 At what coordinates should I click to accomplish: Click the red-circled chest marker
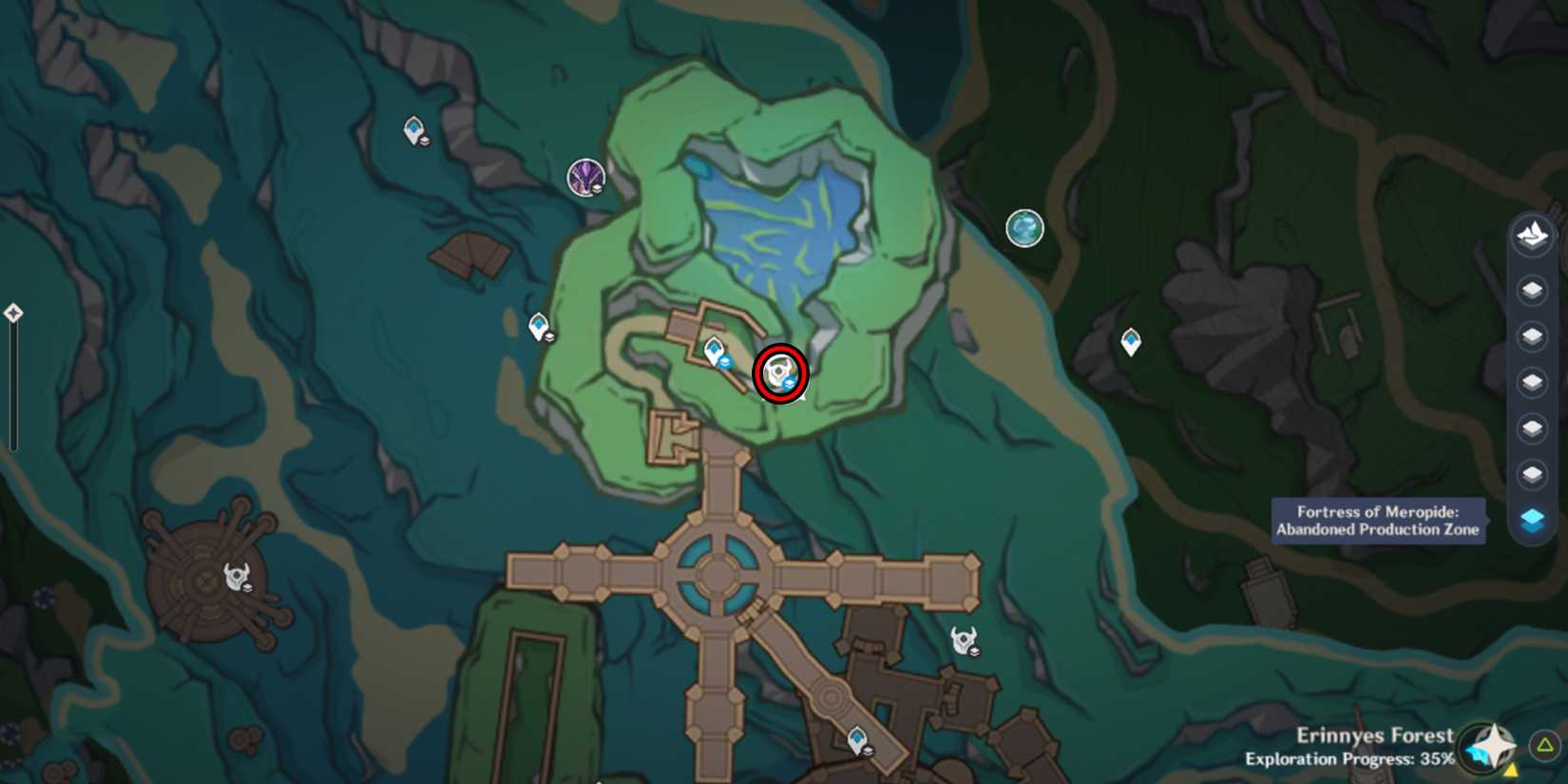[x=781, y=373]
